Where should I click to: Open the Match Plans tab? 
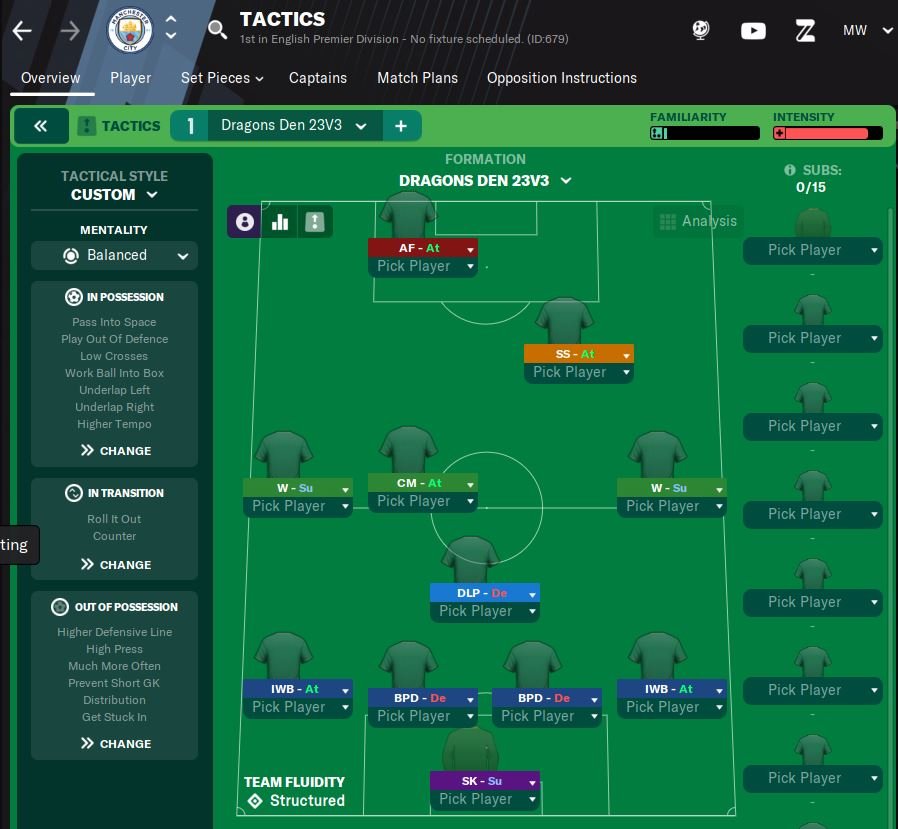[x=417, y=78]
